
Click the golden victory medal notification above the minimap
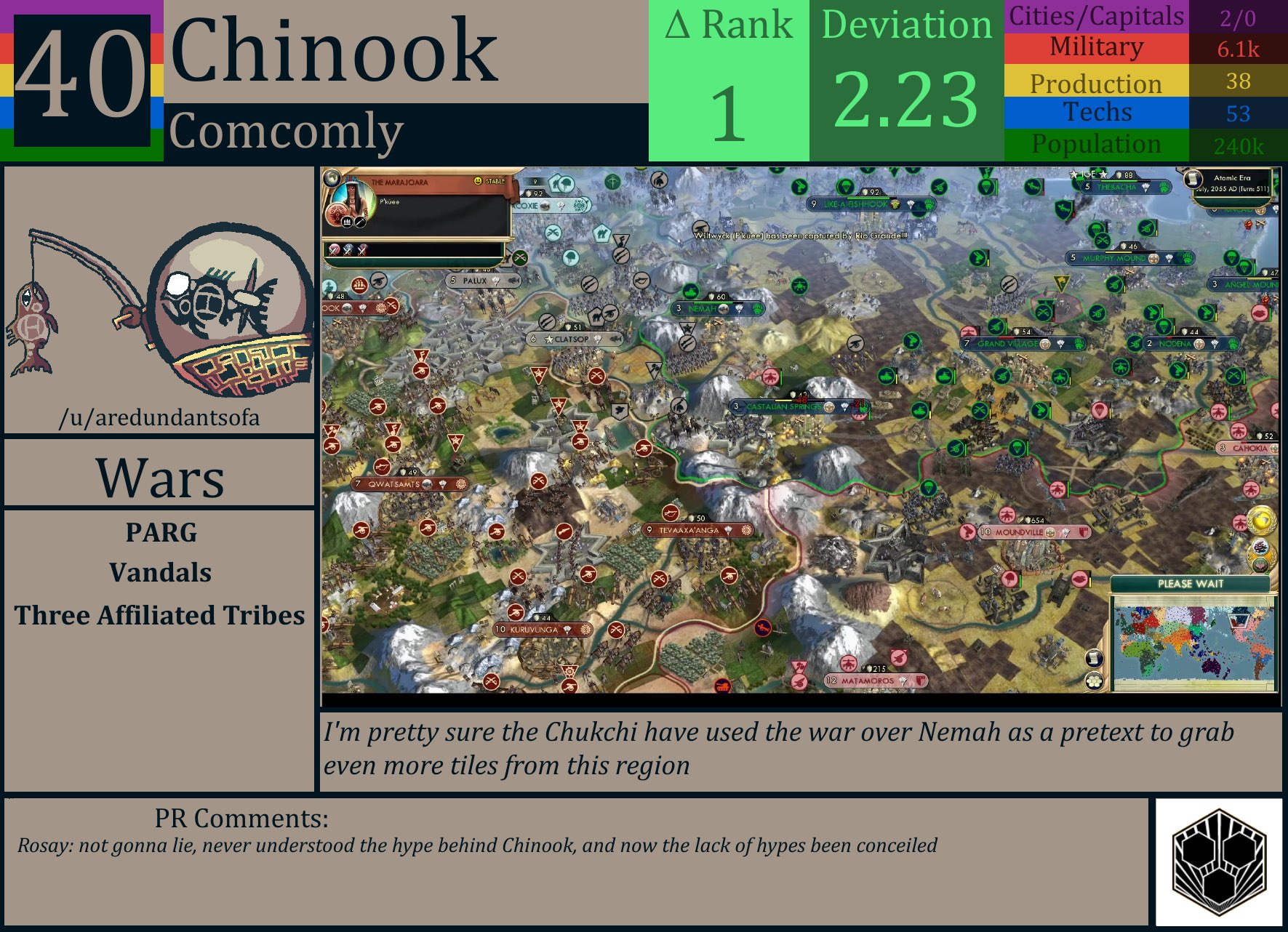point(1262,521)
